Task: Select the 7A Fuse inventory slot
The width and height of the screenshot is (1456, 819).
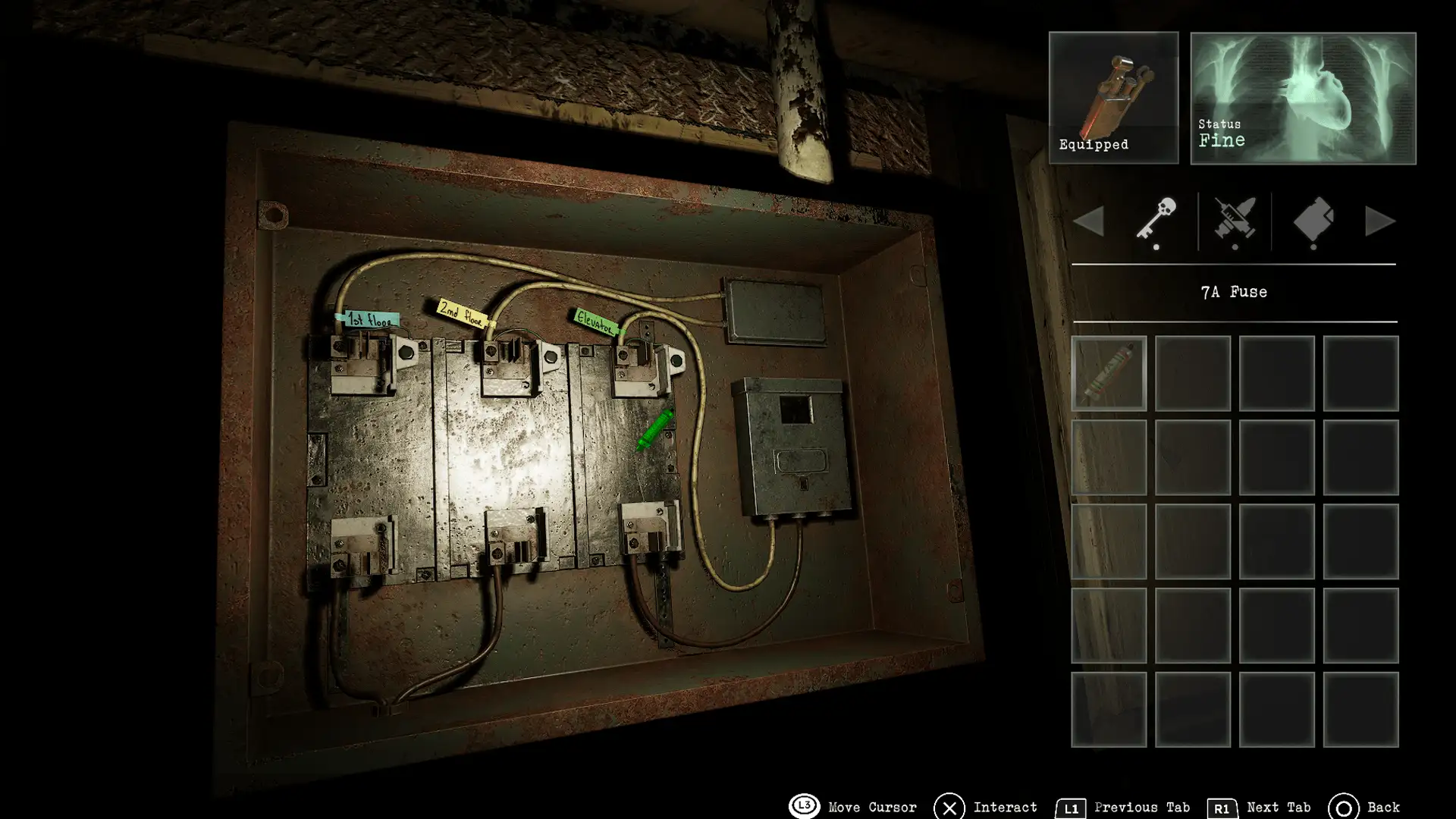Action: (1109, 373)
